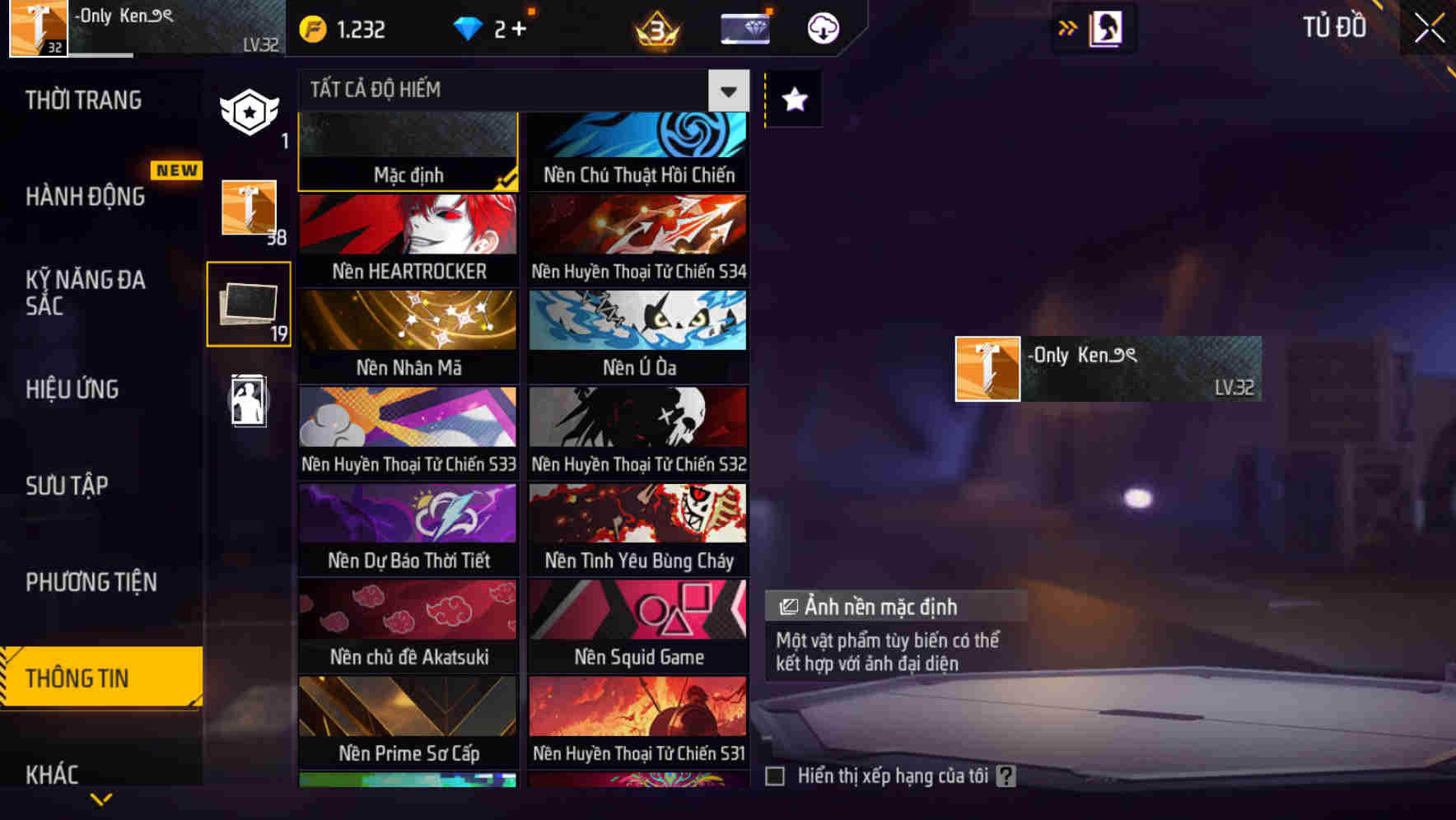The height and width of the screenshot is (820, 1456).
Task: Select the background frames category showing 19
Action: point(248,303)
